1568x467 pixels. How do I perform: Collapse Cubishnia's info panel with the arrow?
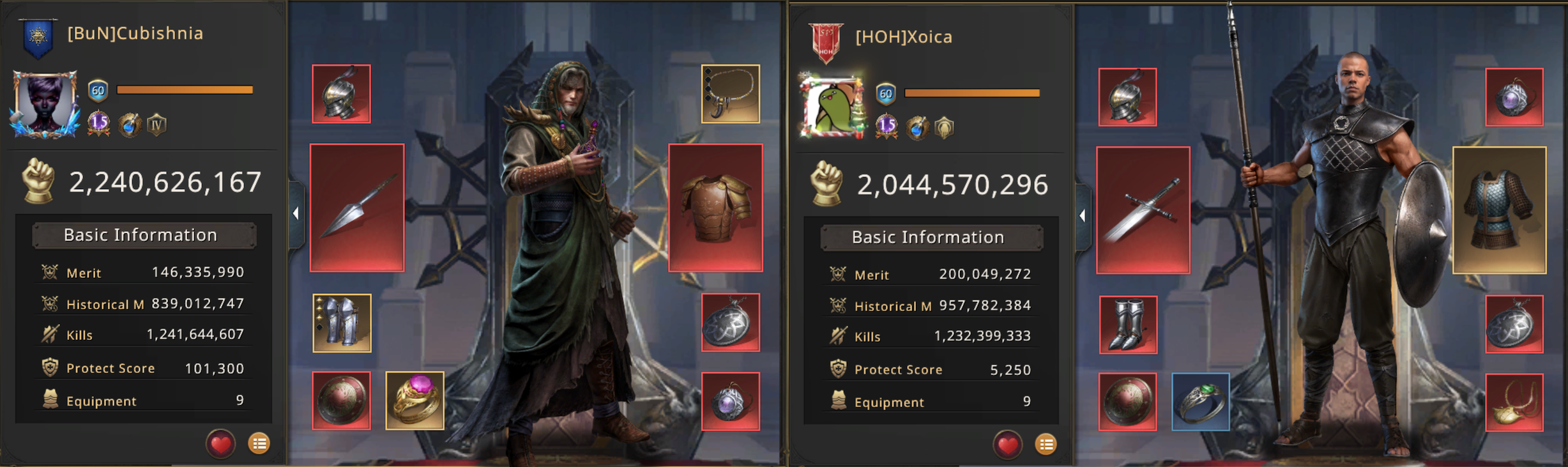point(296,213)
